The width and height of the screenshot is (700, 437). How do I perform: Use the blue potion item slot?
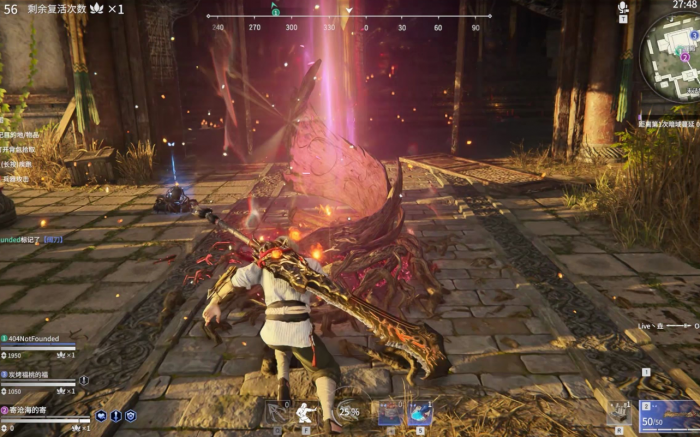420,412
